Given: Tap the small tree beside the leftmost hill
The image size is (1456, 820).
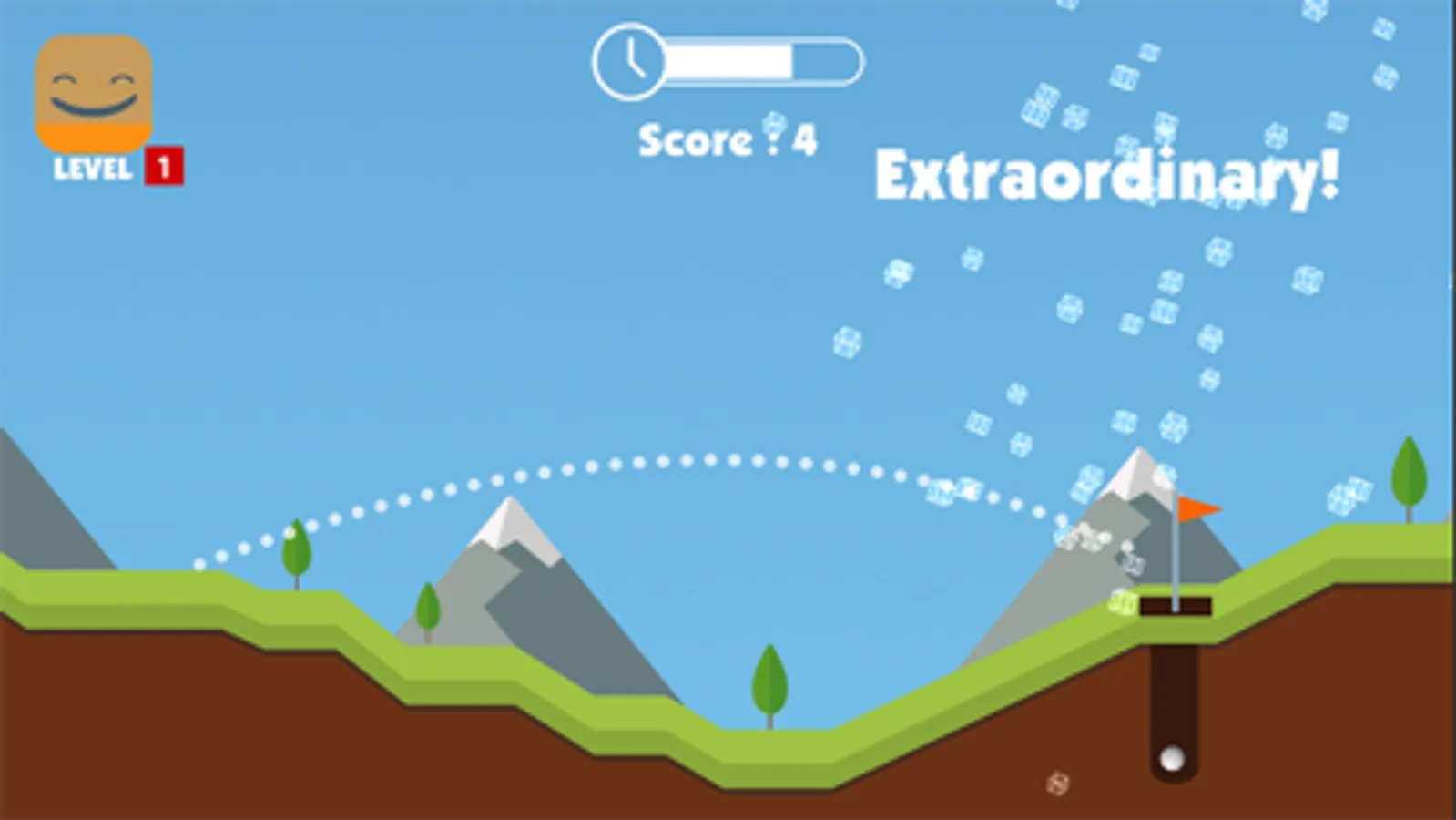Looking at the screenshot, I should [296, 551].
